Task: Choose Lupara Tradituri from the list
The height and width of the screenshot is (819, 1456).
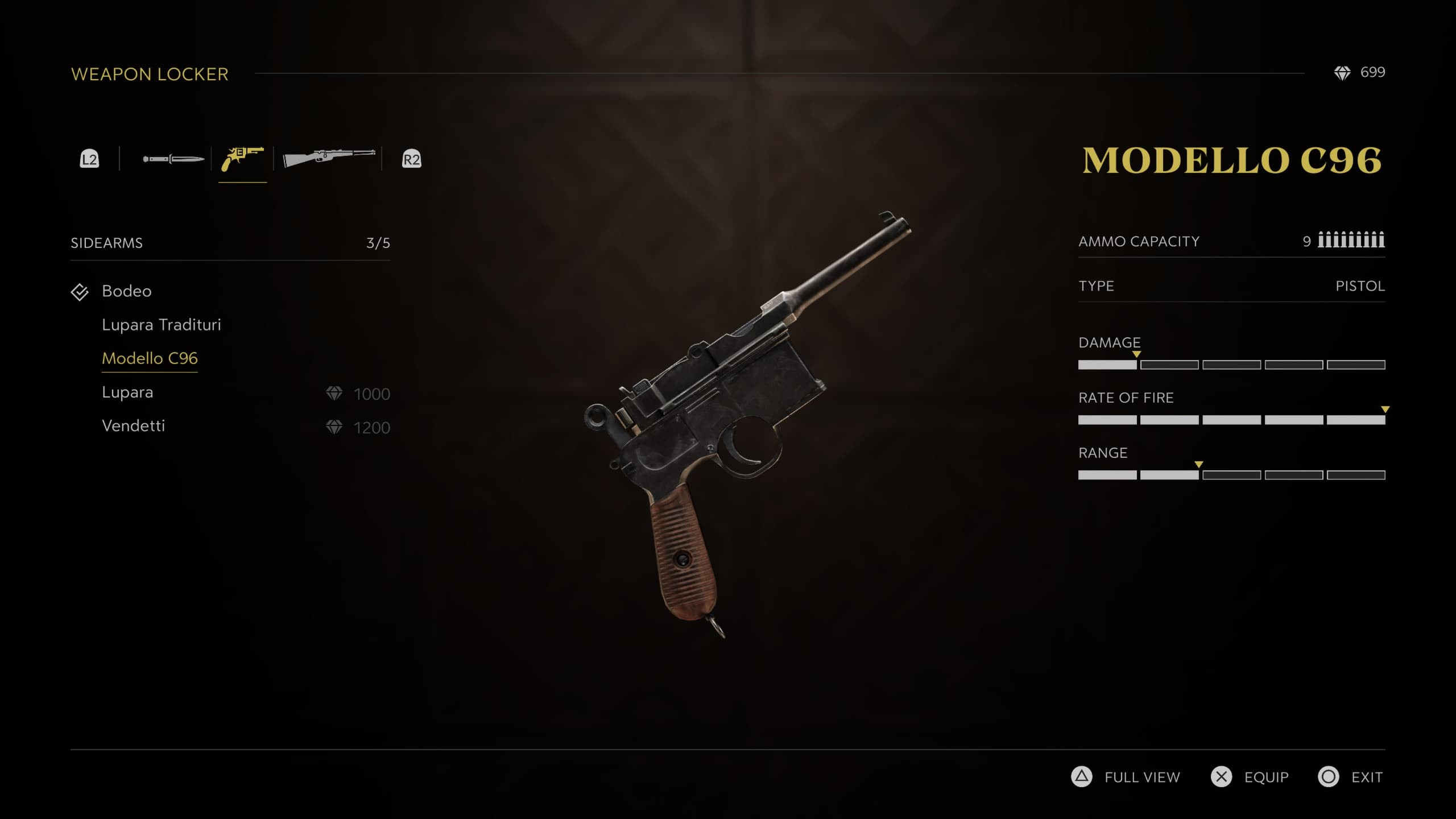Action: click(x=161, y=325)
